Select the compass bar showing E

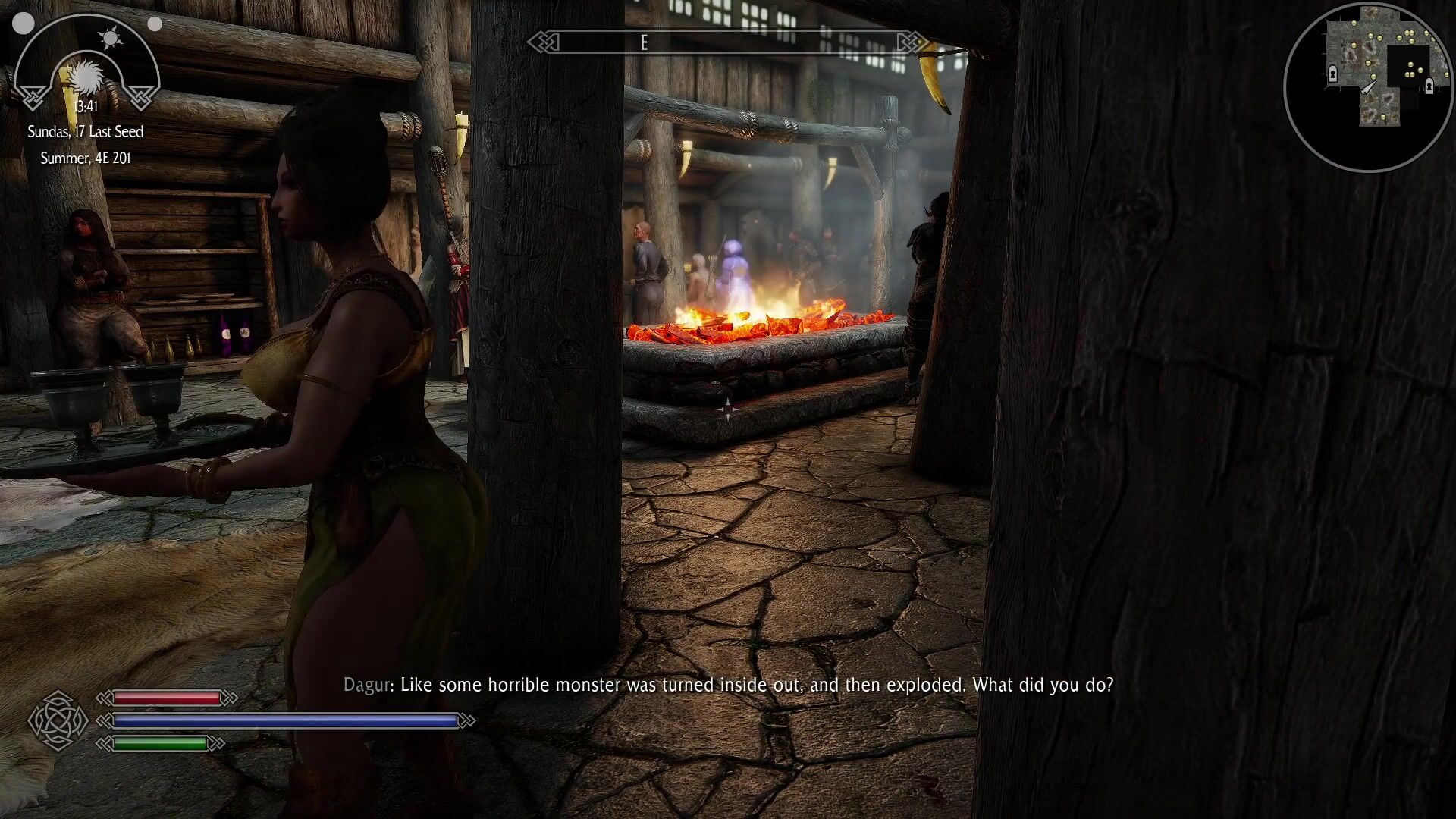coord(726,42)
